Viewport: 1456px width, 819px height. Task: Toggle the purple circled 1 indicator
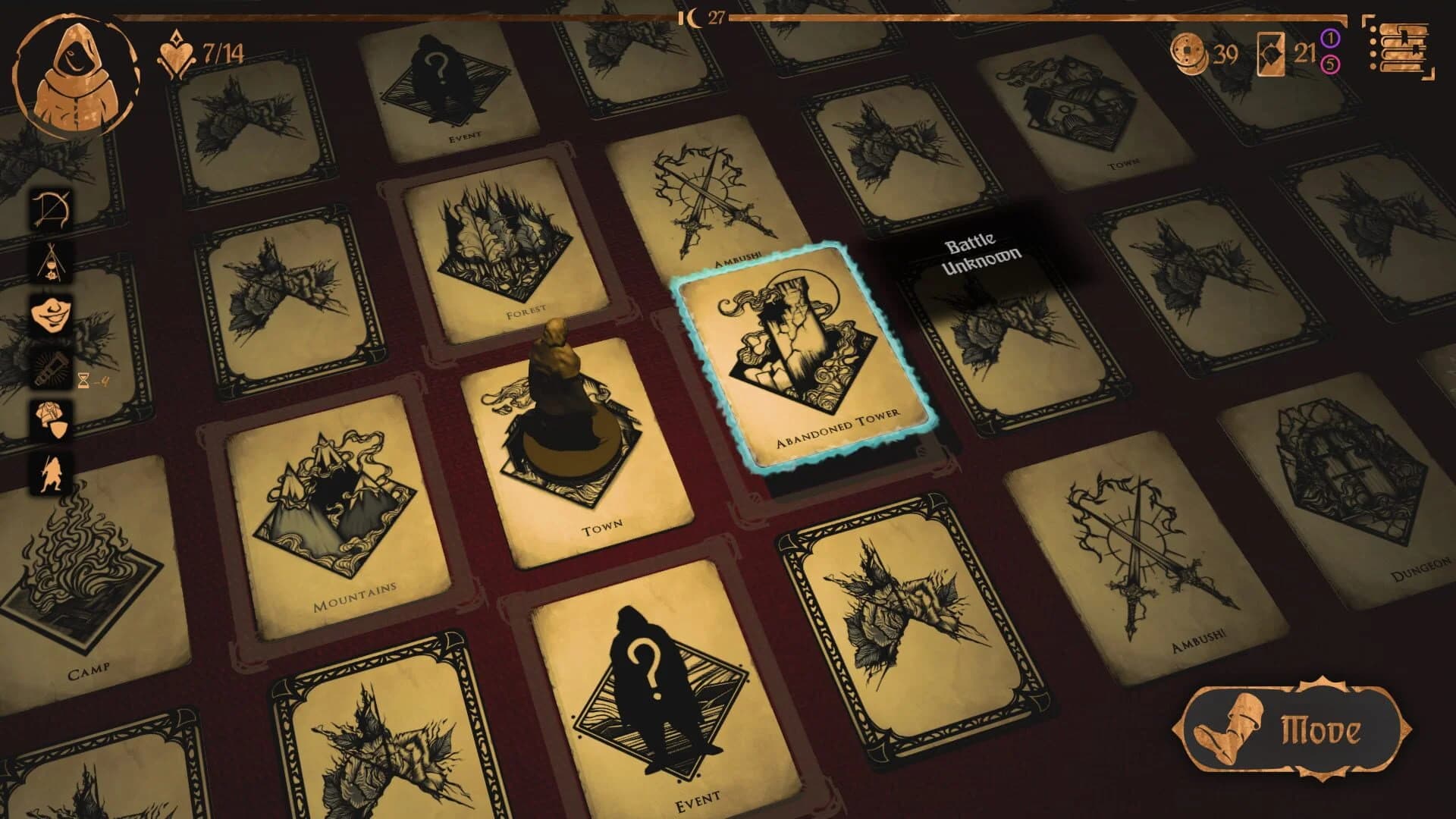coord(1331,36)
